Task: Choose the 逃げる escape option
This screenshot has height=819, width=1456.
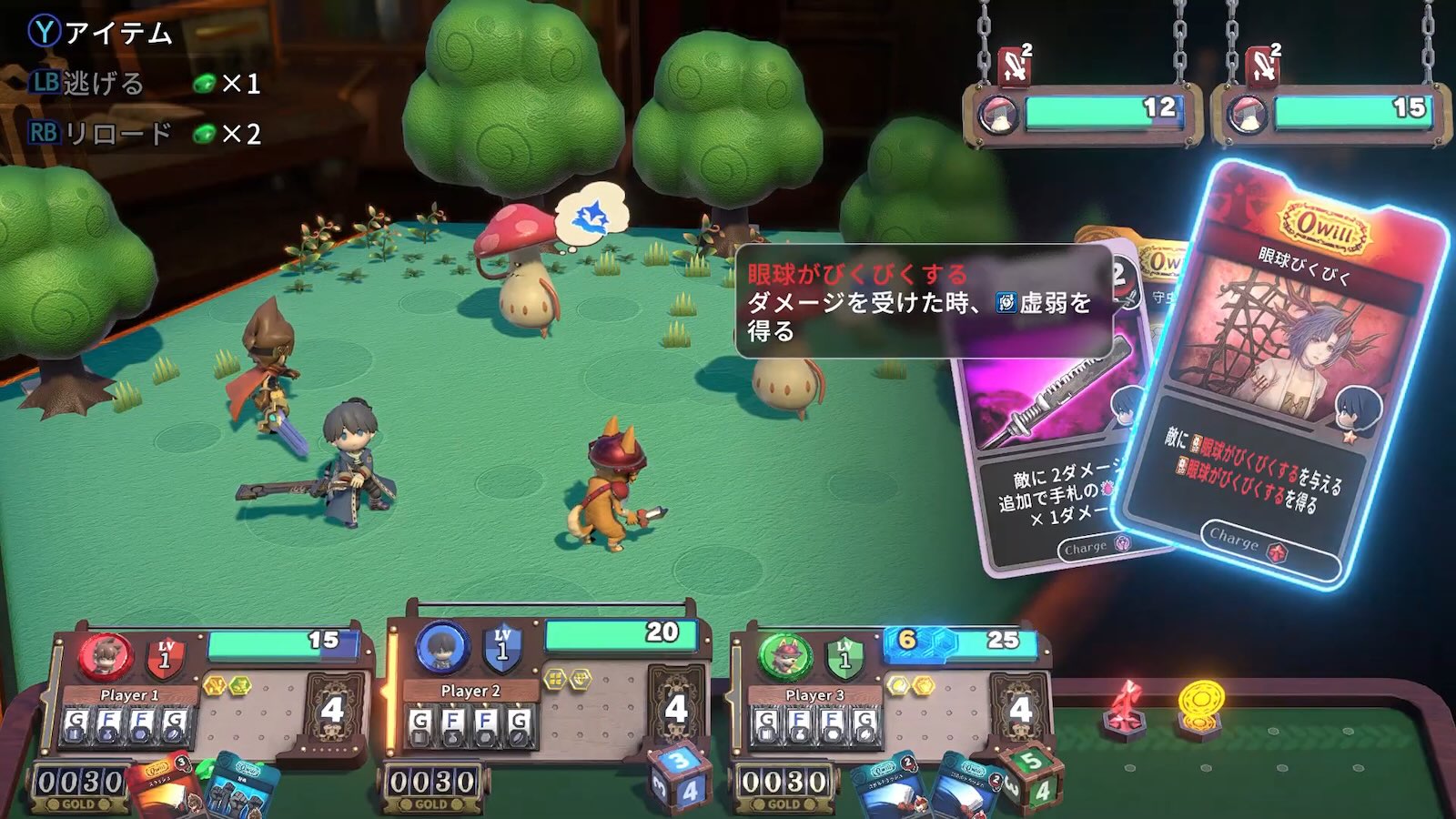Action: [x=89, y=84]
